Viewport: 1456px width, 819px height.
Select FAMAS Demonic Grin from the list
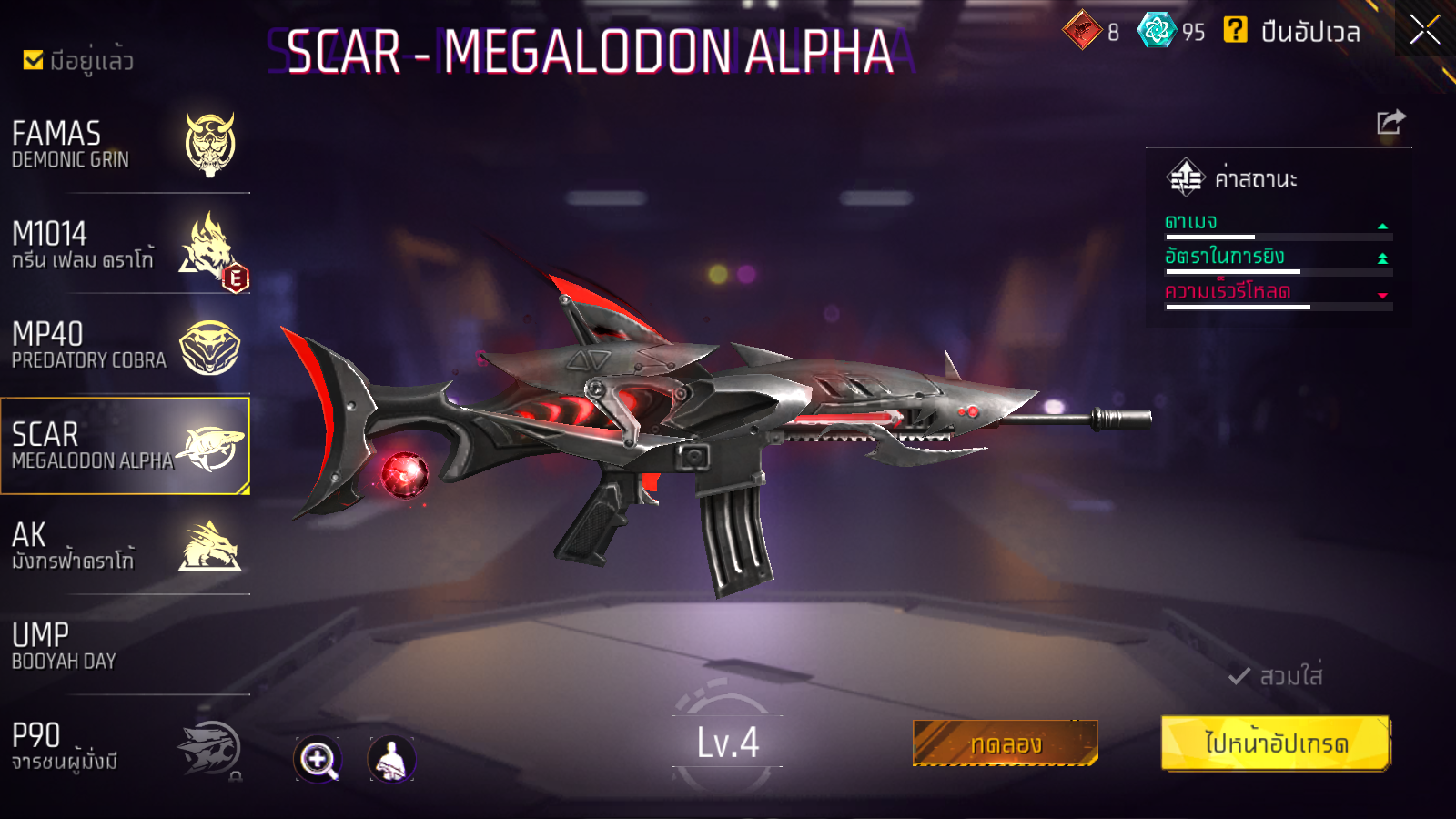(x=125, y=145)
